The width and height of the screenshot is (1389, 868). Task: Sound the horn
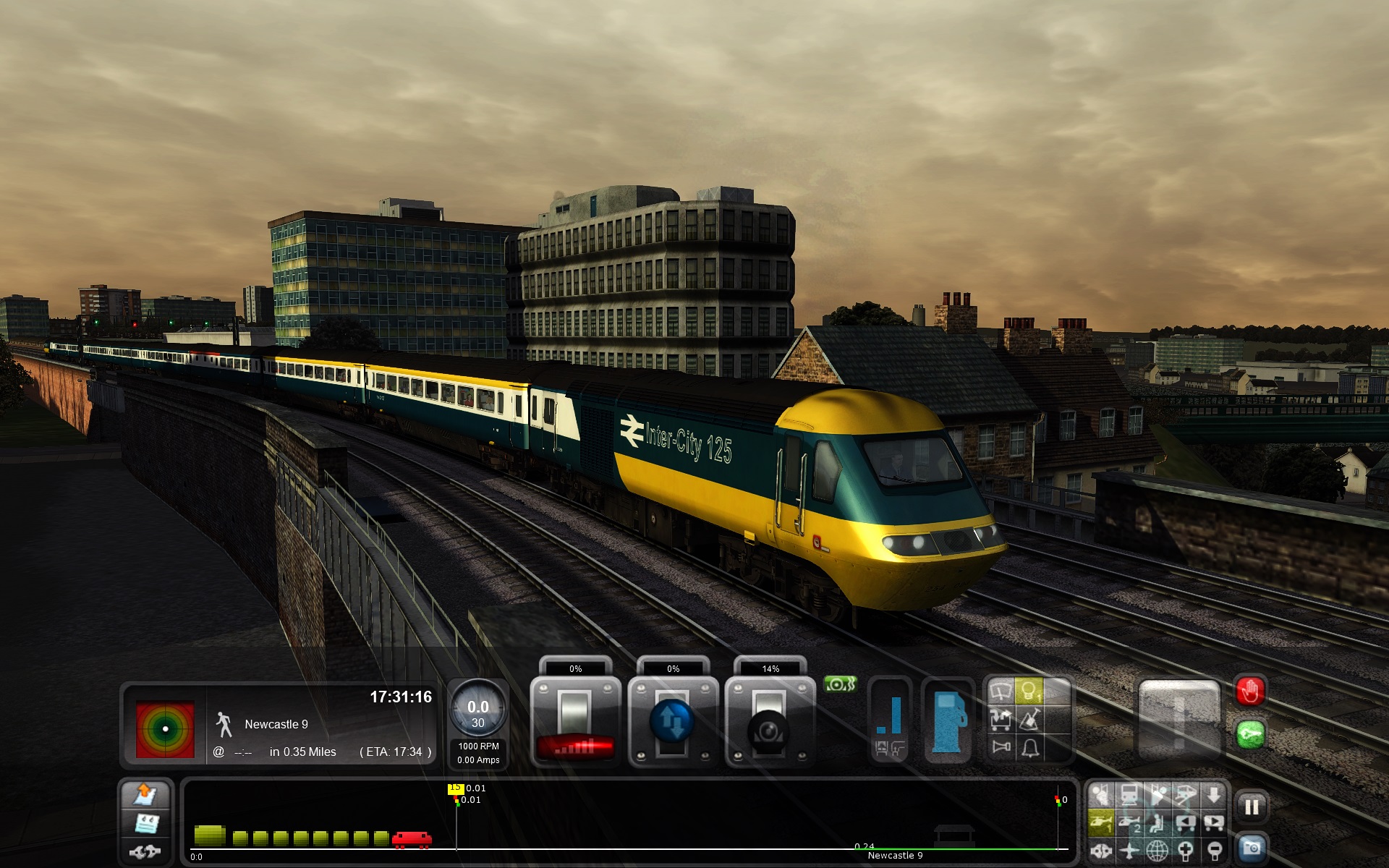(x=1001, y=746)
